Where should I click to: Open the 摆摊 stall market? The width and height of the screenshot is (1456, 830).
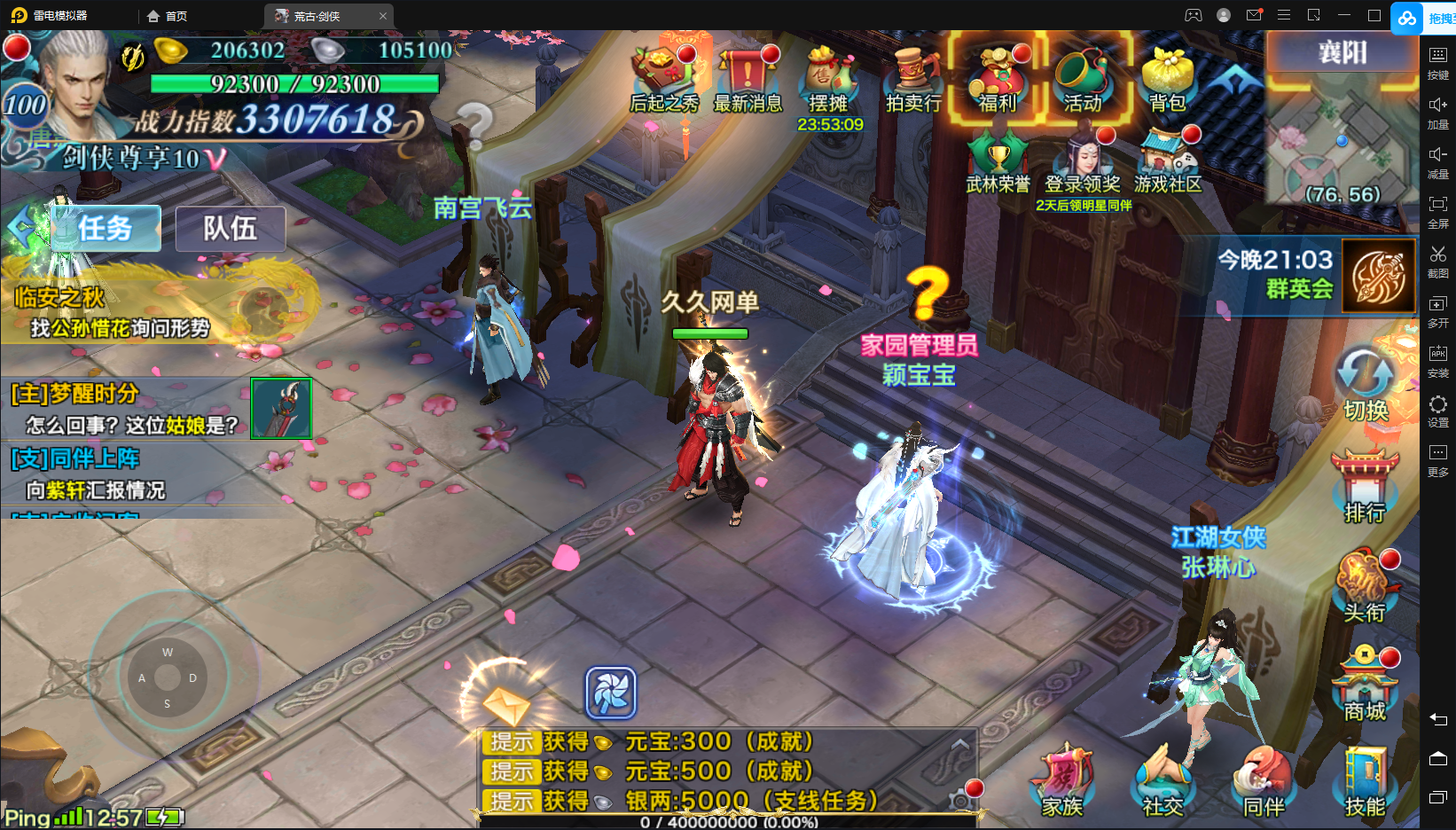(x=828, y=78)
